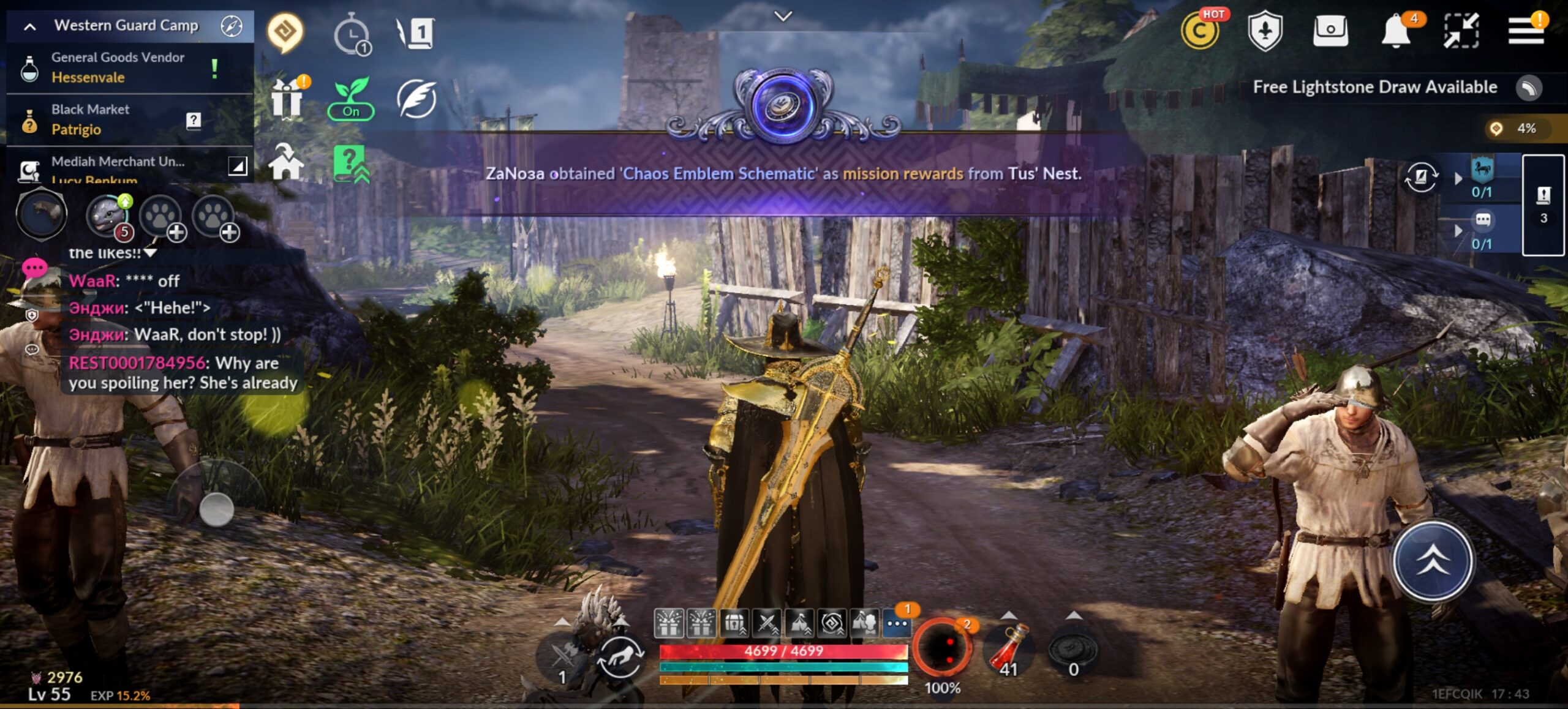Toggle the green sprout On button
Viewport: 1568px width, 709px height.
(x=351, y=100)
